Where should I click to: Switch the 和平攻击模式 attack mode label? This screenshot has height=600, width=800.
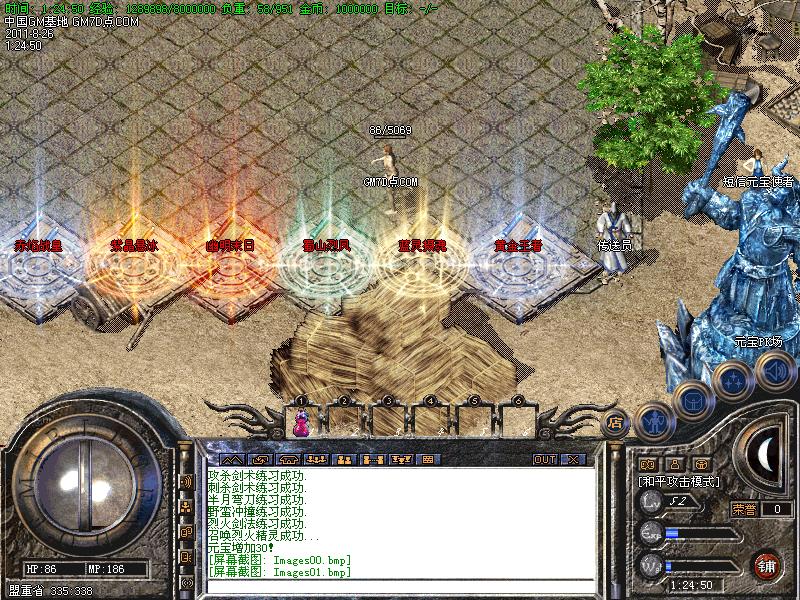tap(680, 481)
